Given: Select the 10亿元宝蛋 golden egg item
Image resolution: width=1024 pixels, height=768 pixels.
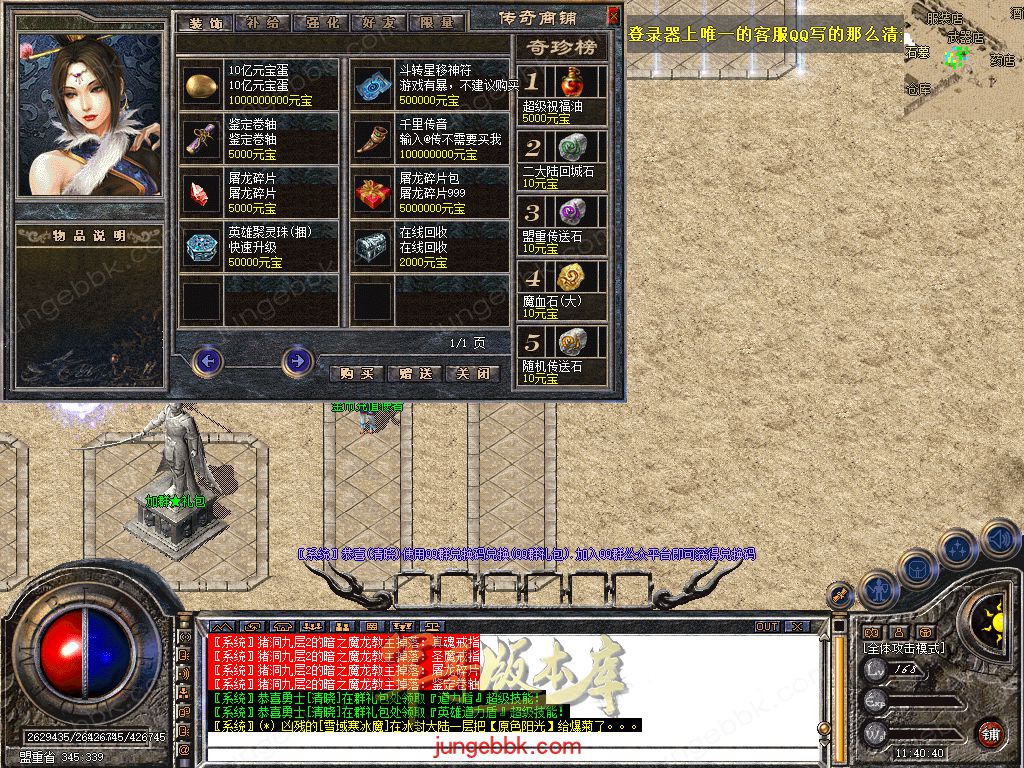Looking at the screenshot, I should point(201,85).
